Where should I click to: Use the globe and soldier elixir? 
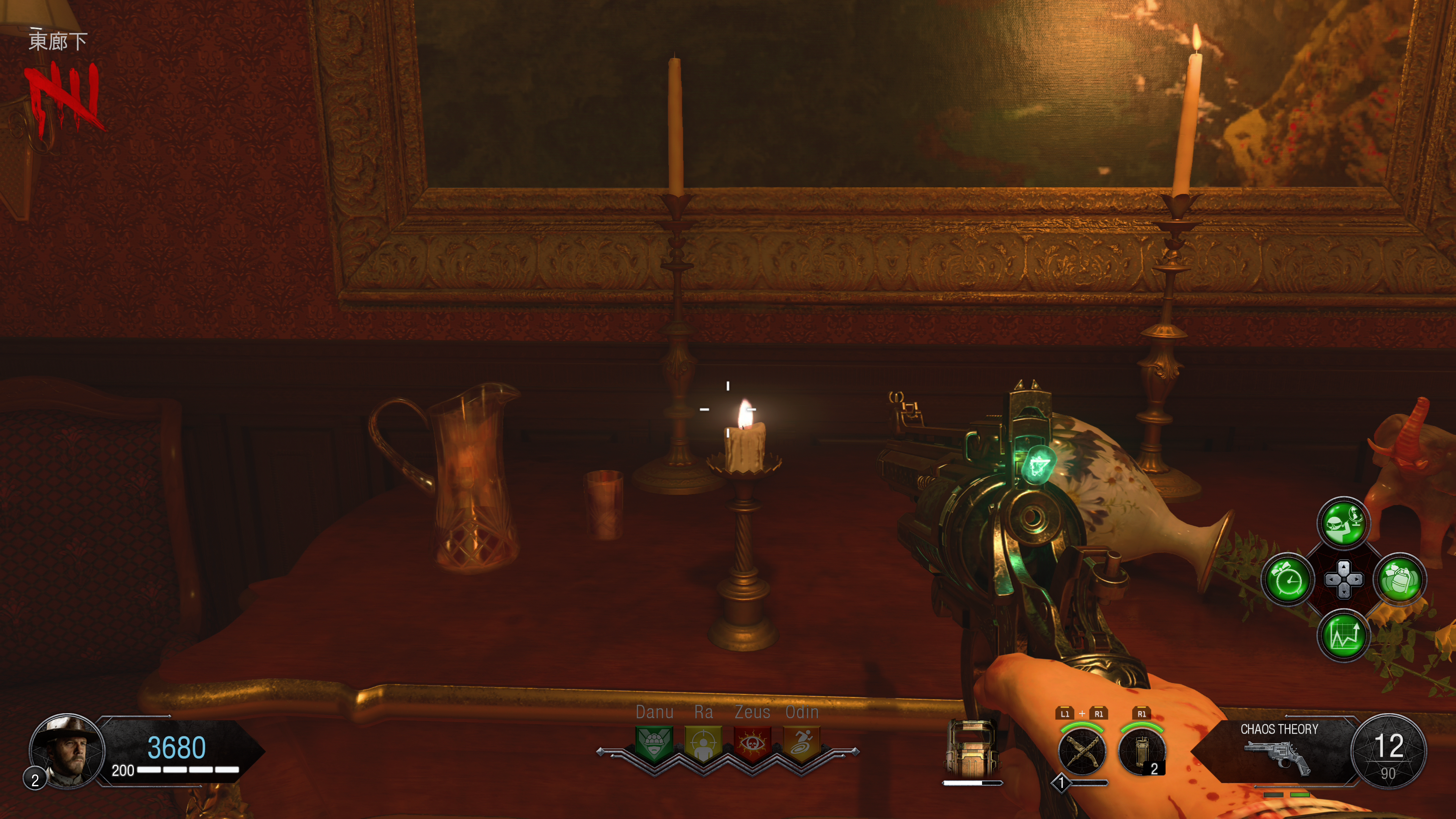pos(1343,523)
